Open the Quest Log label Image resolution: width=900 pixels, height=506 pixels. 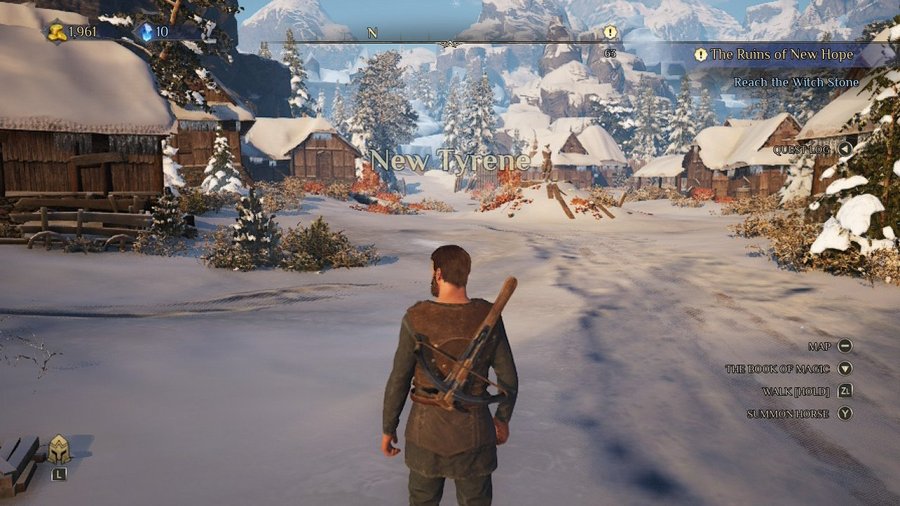click(802, 149)
